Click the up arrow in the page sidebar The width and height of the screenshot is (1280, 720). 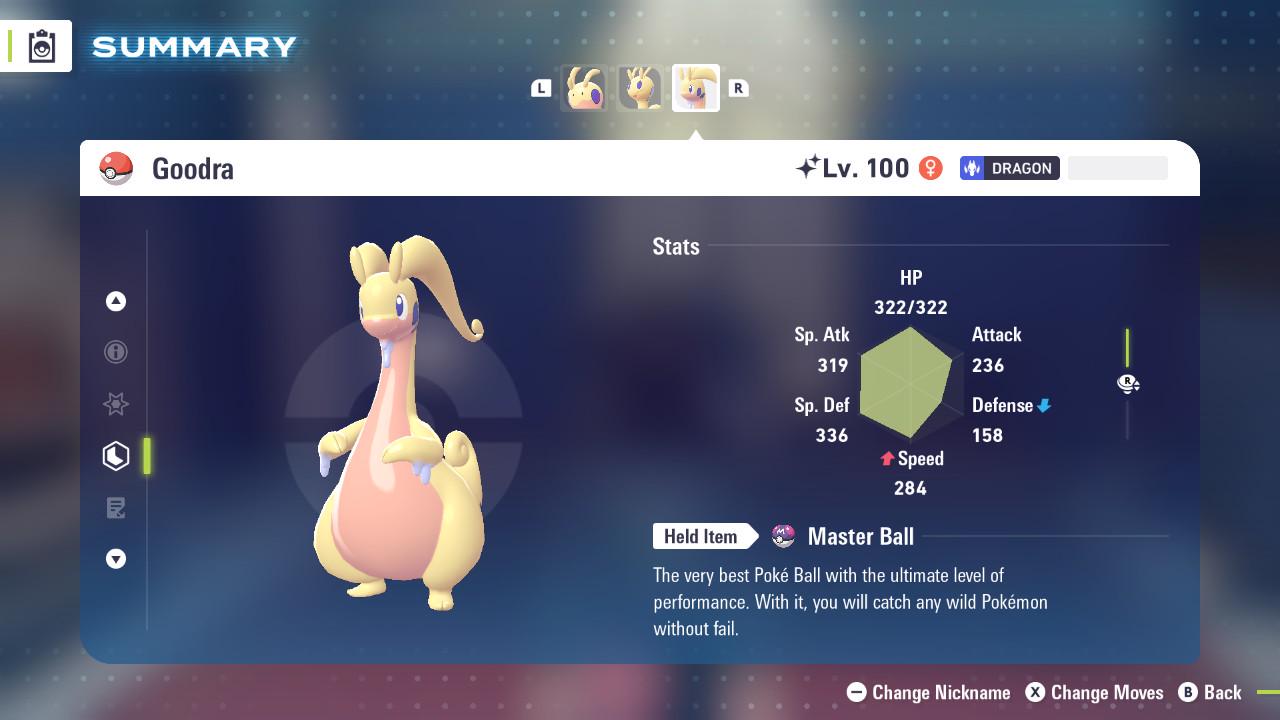tap(116, 301)
